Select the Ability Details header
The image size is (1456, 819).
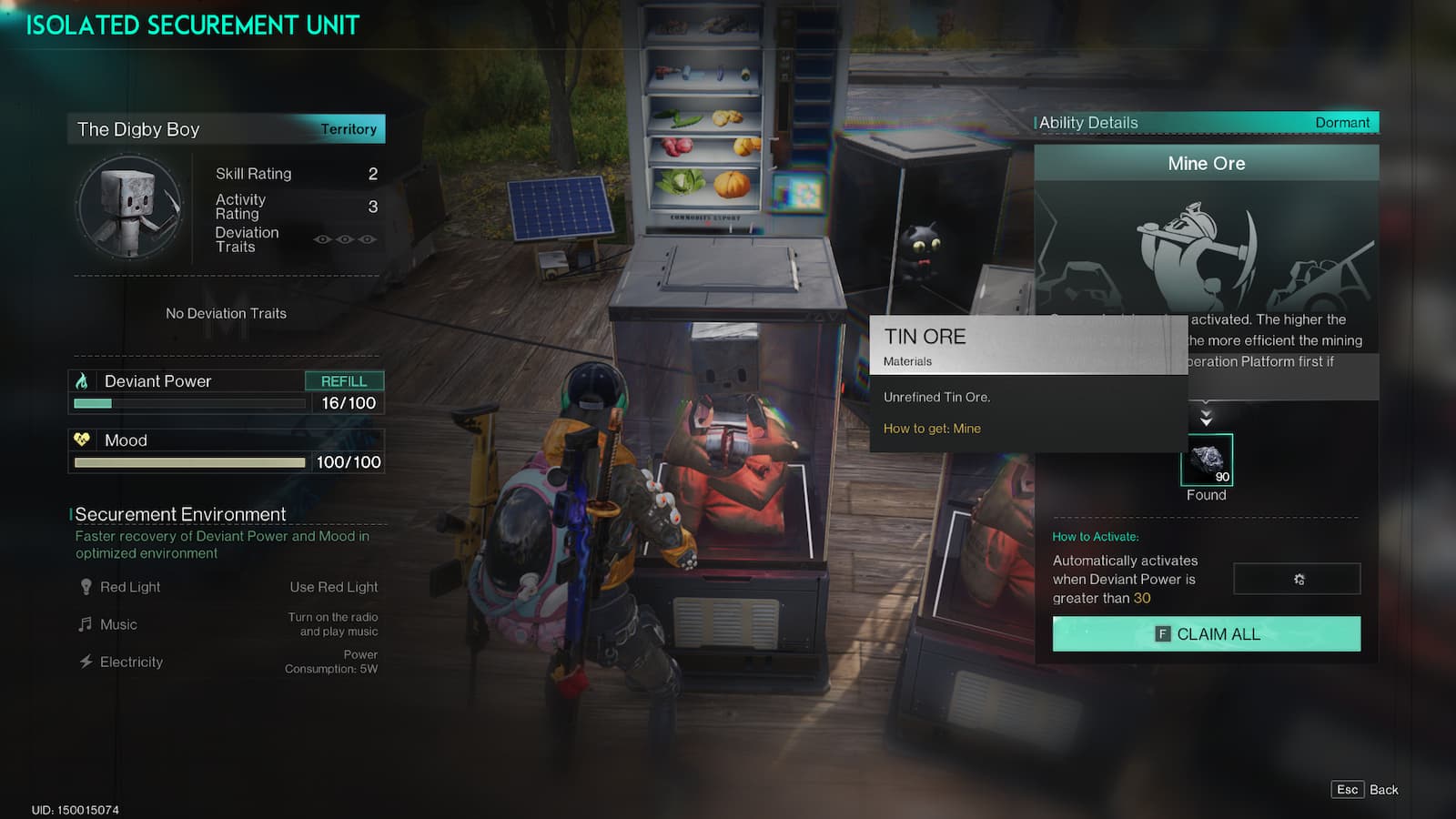1089,122
